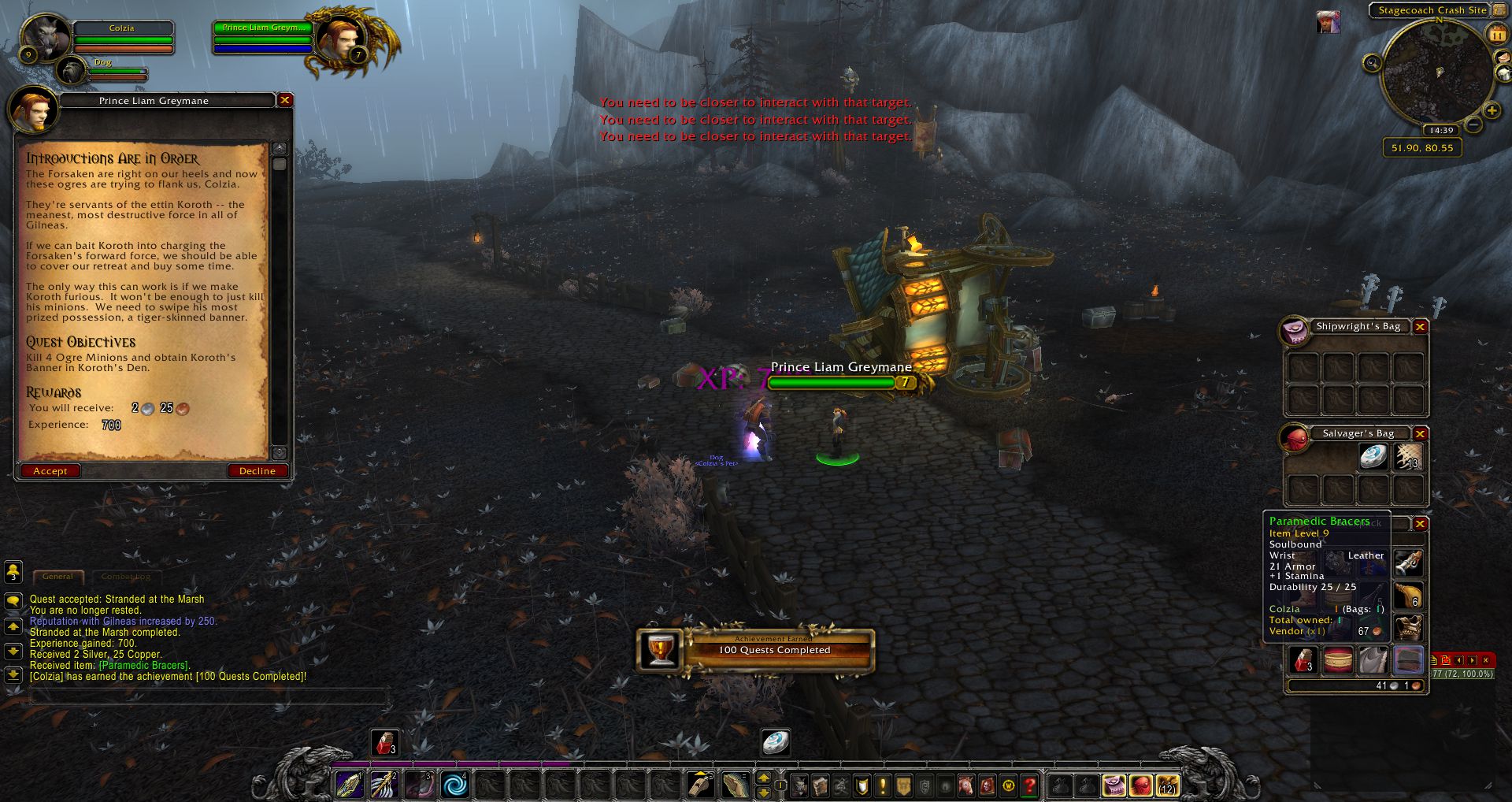This screenshot has width=1512, height=802.
Task: Close the Prince Liam Greymane quest window
Action: (x=285, y=100)
